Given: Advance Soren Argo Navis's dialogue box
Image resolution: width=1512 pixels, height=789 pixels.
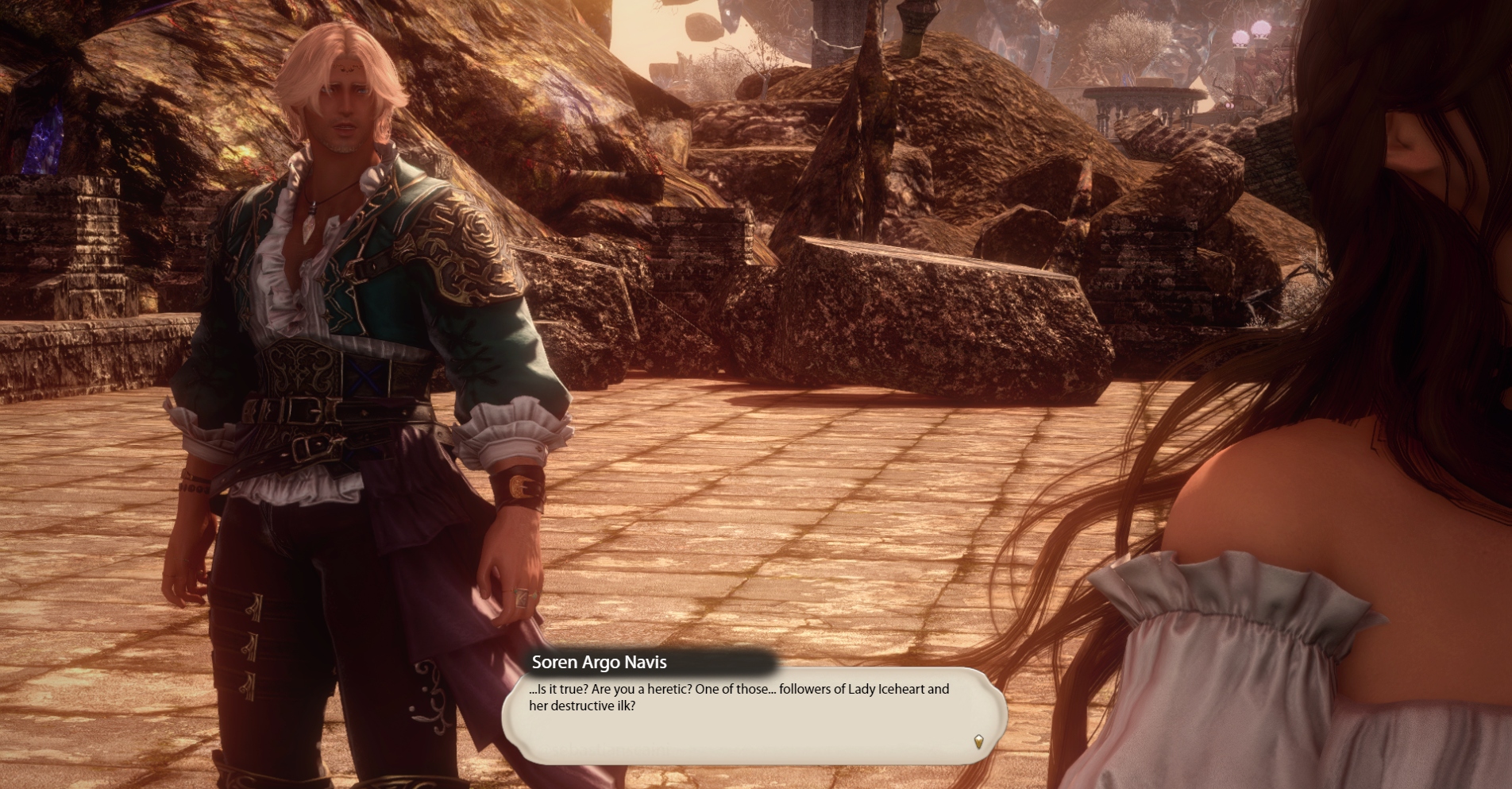Looking at the screenshot, I should [x=753, y=715].
